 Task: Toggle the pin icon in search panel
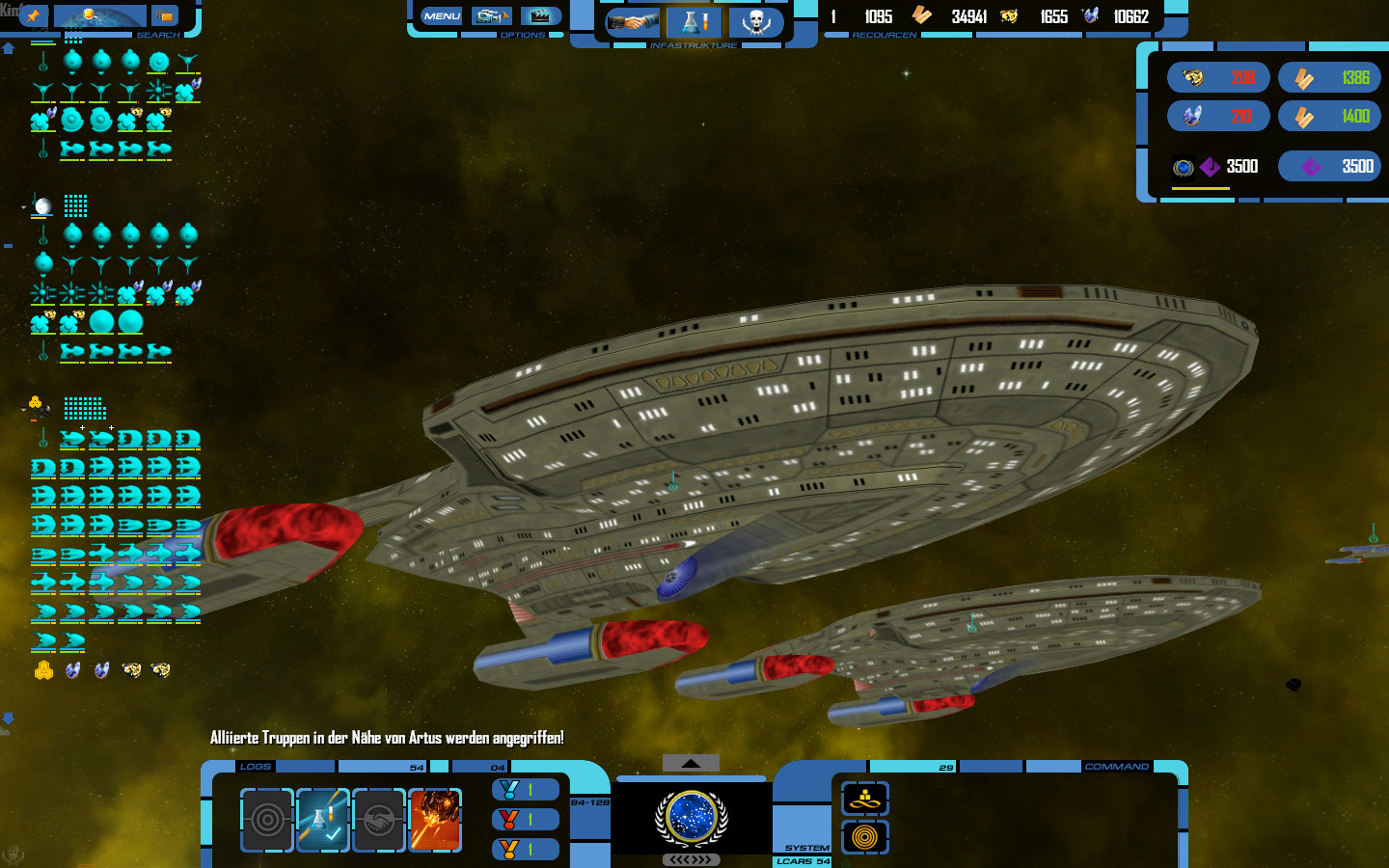[34, 15]
